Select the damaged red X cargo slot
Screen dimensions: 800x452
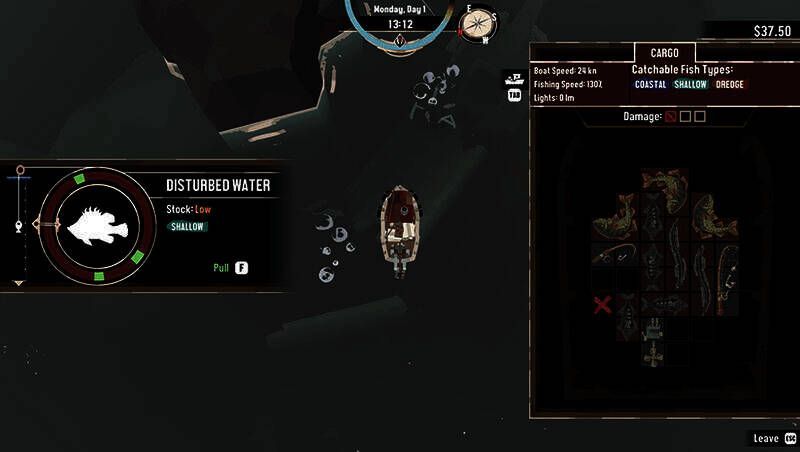click(602, 304)
